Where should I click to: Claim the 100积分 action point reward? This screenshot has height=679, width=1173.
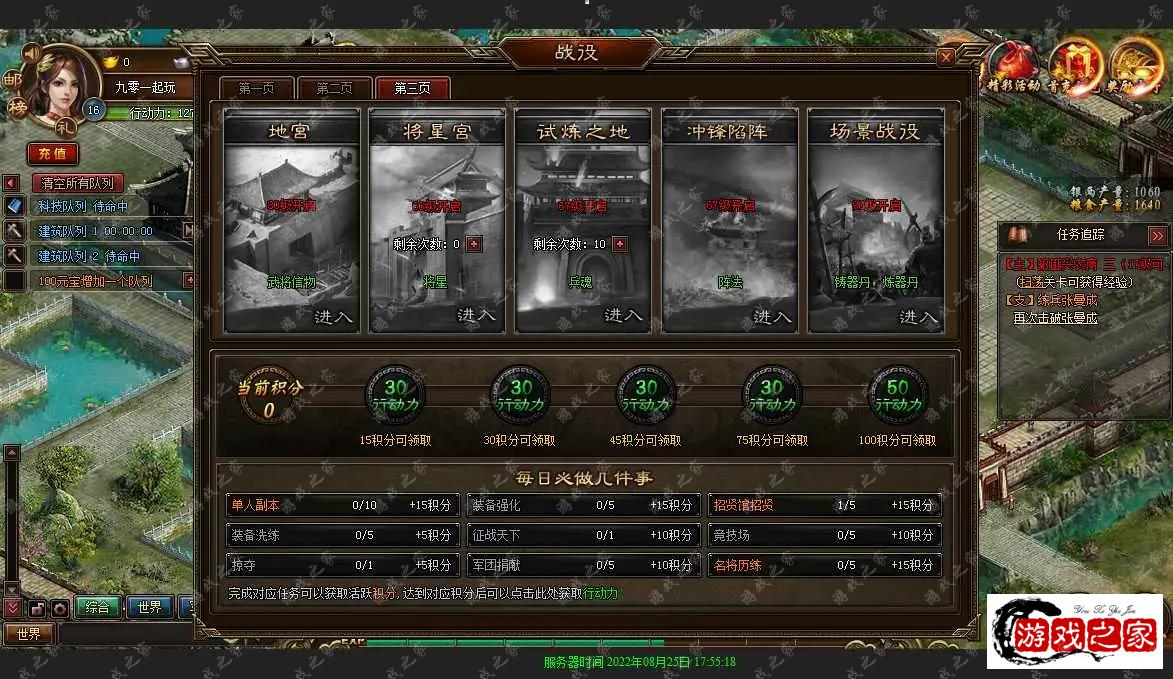tap(897, 396)
